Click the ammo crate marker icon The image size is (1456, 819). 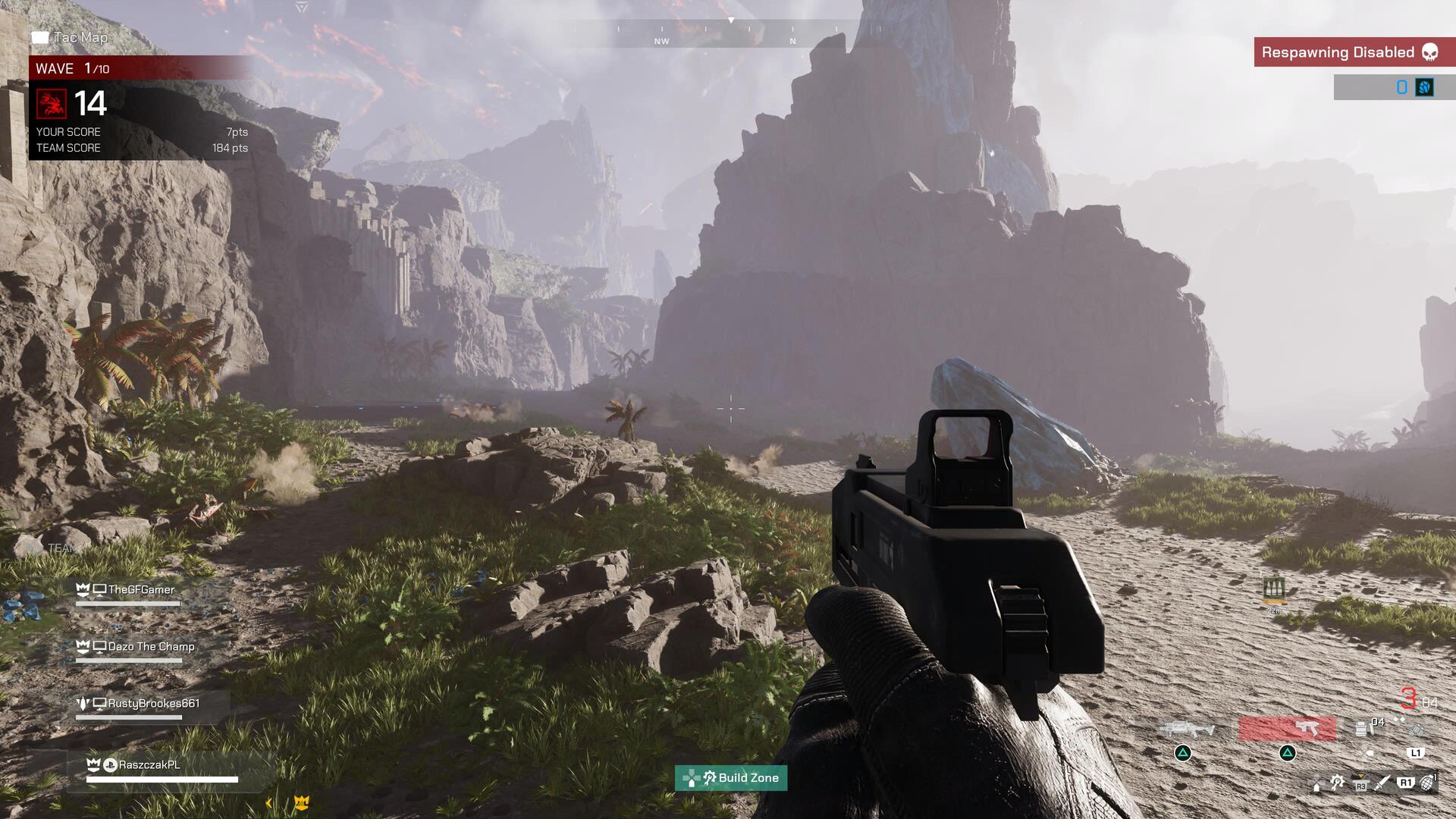coord(1274,588)
